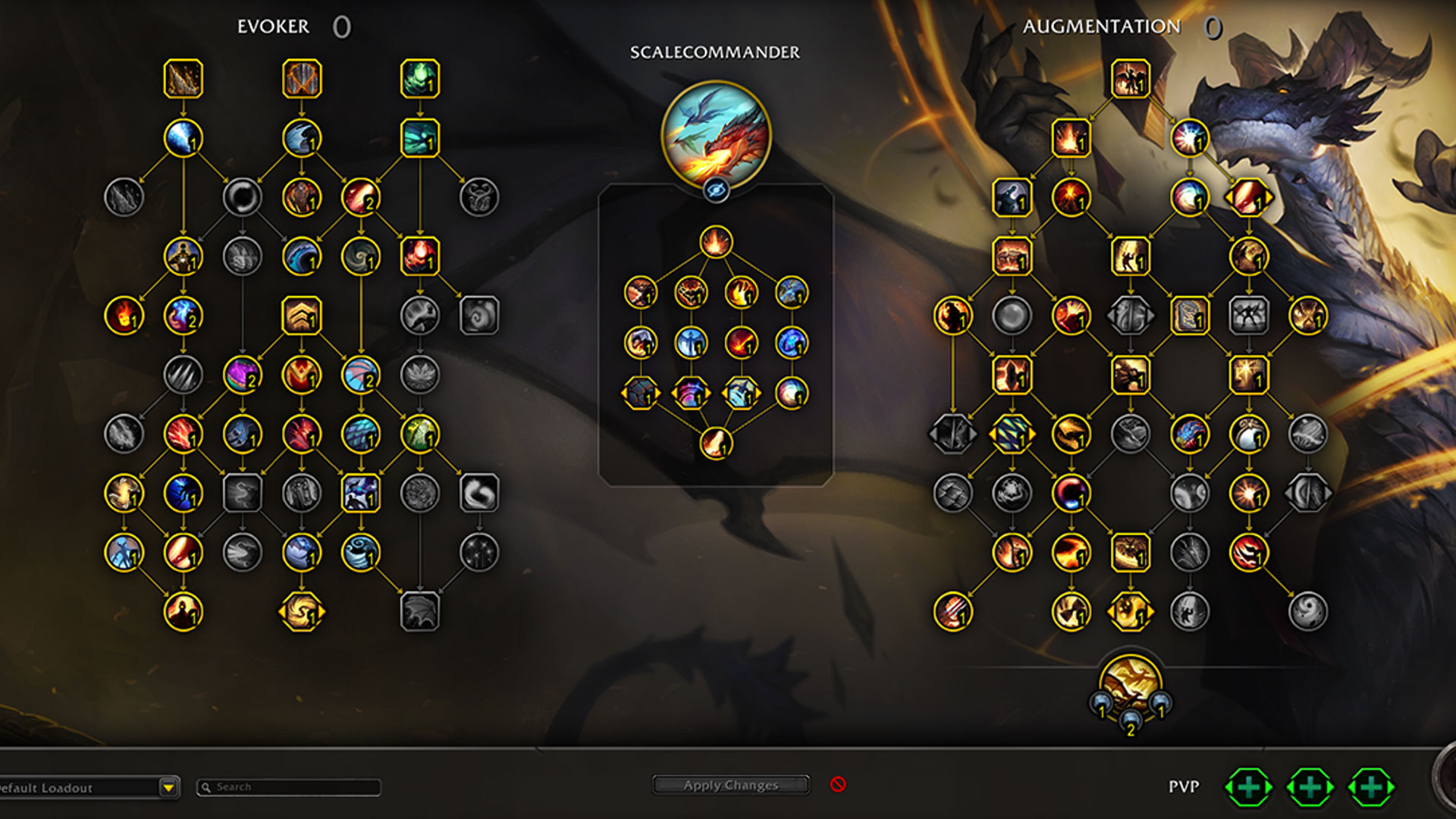This screenshot has height=819, width=1456.
Task: Open the Default Loadout dropdown
Action: [x=168, y=788]
